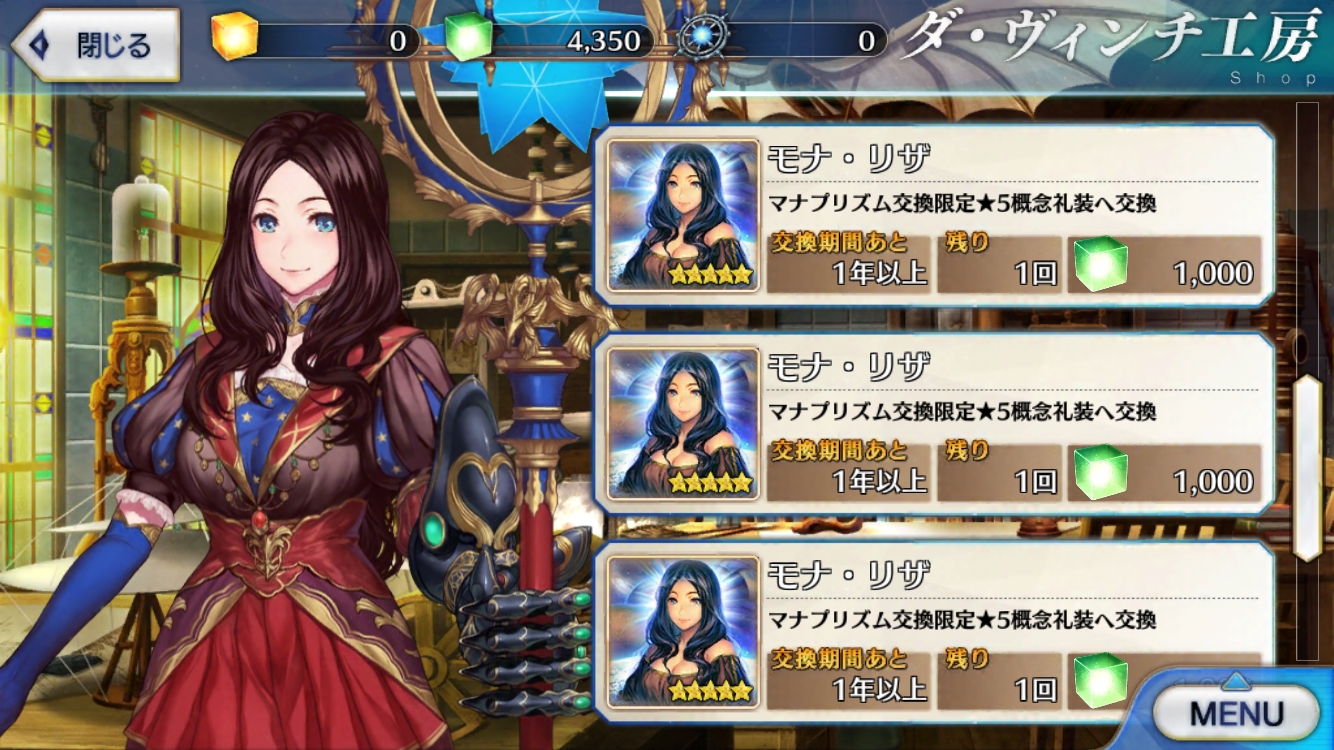Open the MENU button

click(1235, 713)
